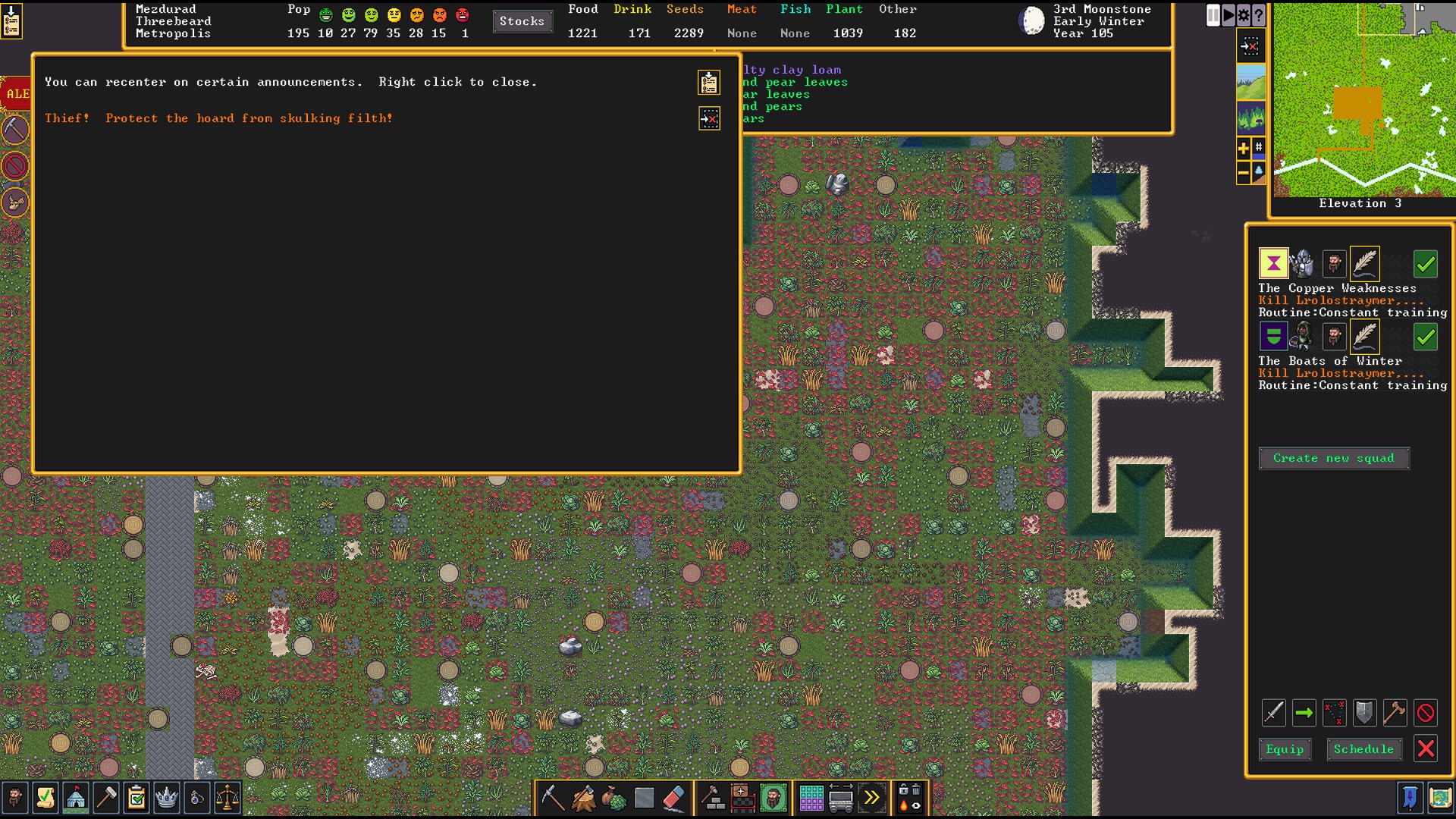Choose the green arrow move order

coord(1304,713)
